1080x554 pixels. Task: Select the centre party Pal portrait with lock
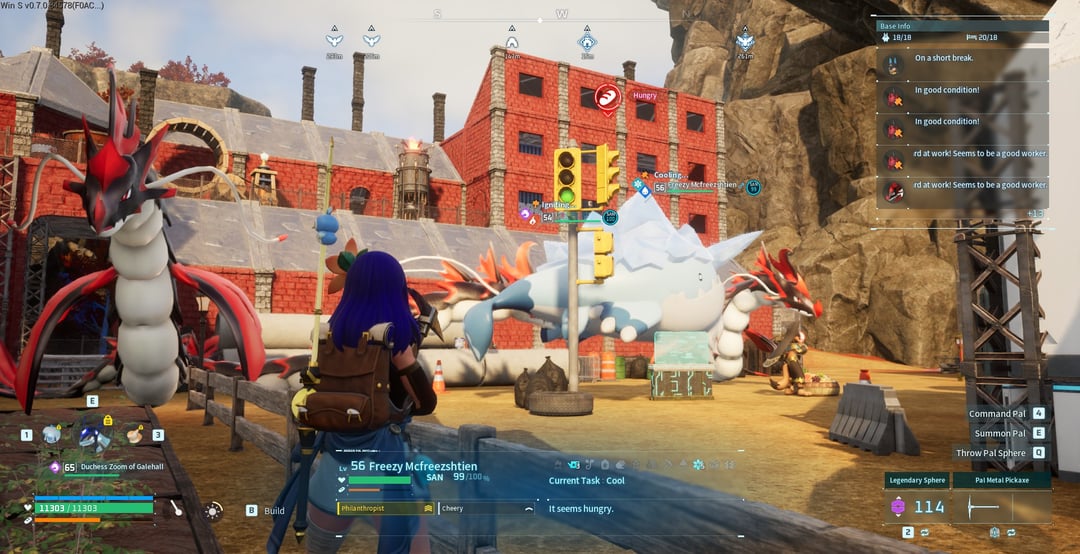(x=95, y=435)
